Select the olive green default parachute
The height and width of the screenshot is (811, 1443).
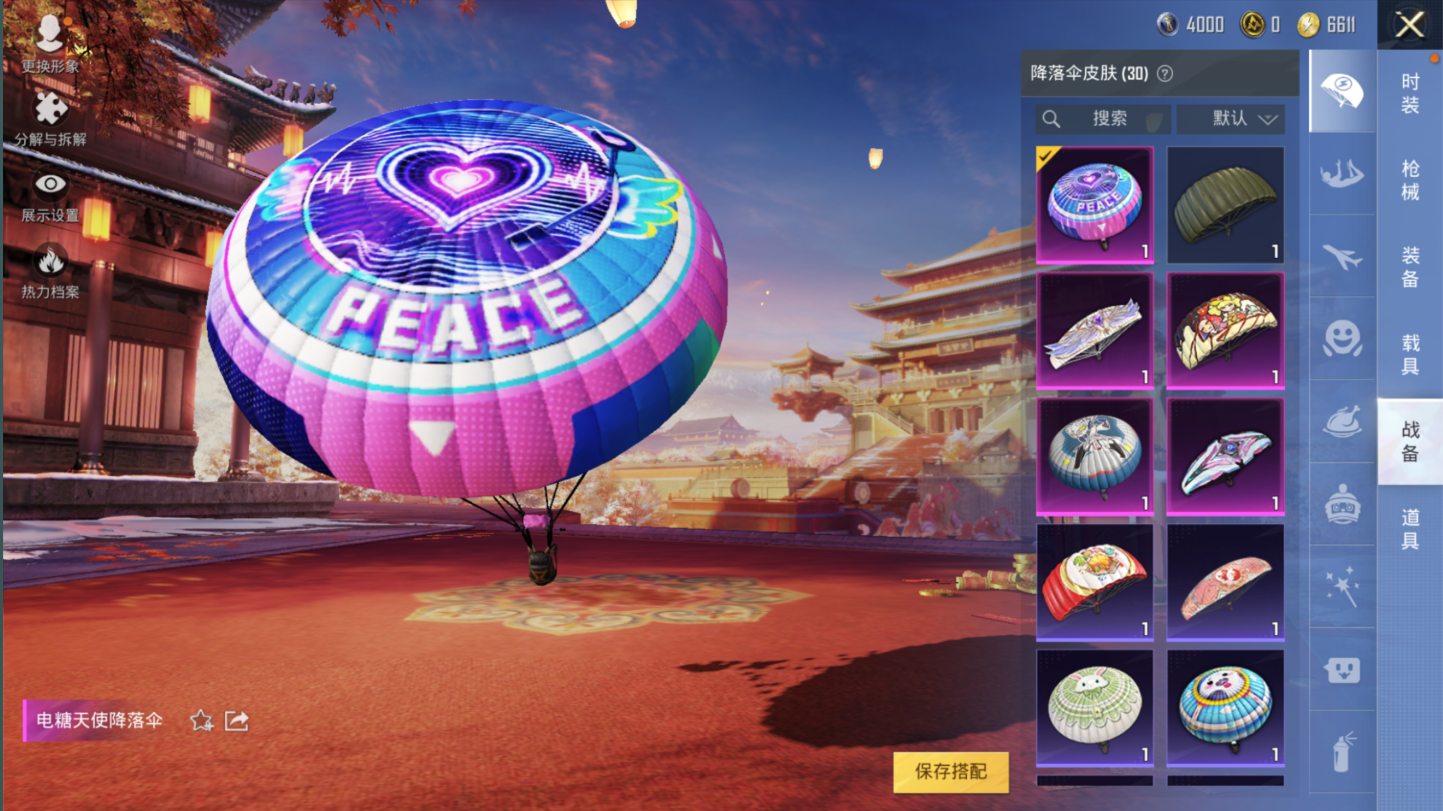1225,205
